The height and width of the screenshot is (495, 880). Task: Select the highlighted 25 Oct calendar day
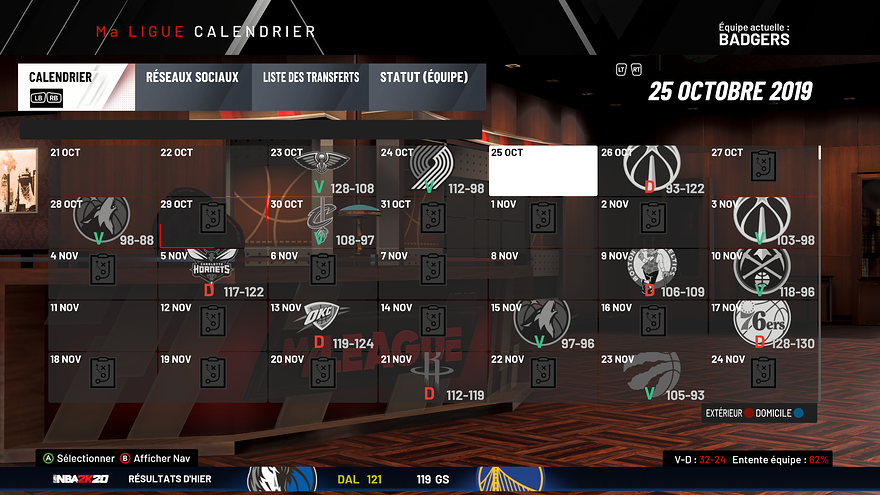543,170
